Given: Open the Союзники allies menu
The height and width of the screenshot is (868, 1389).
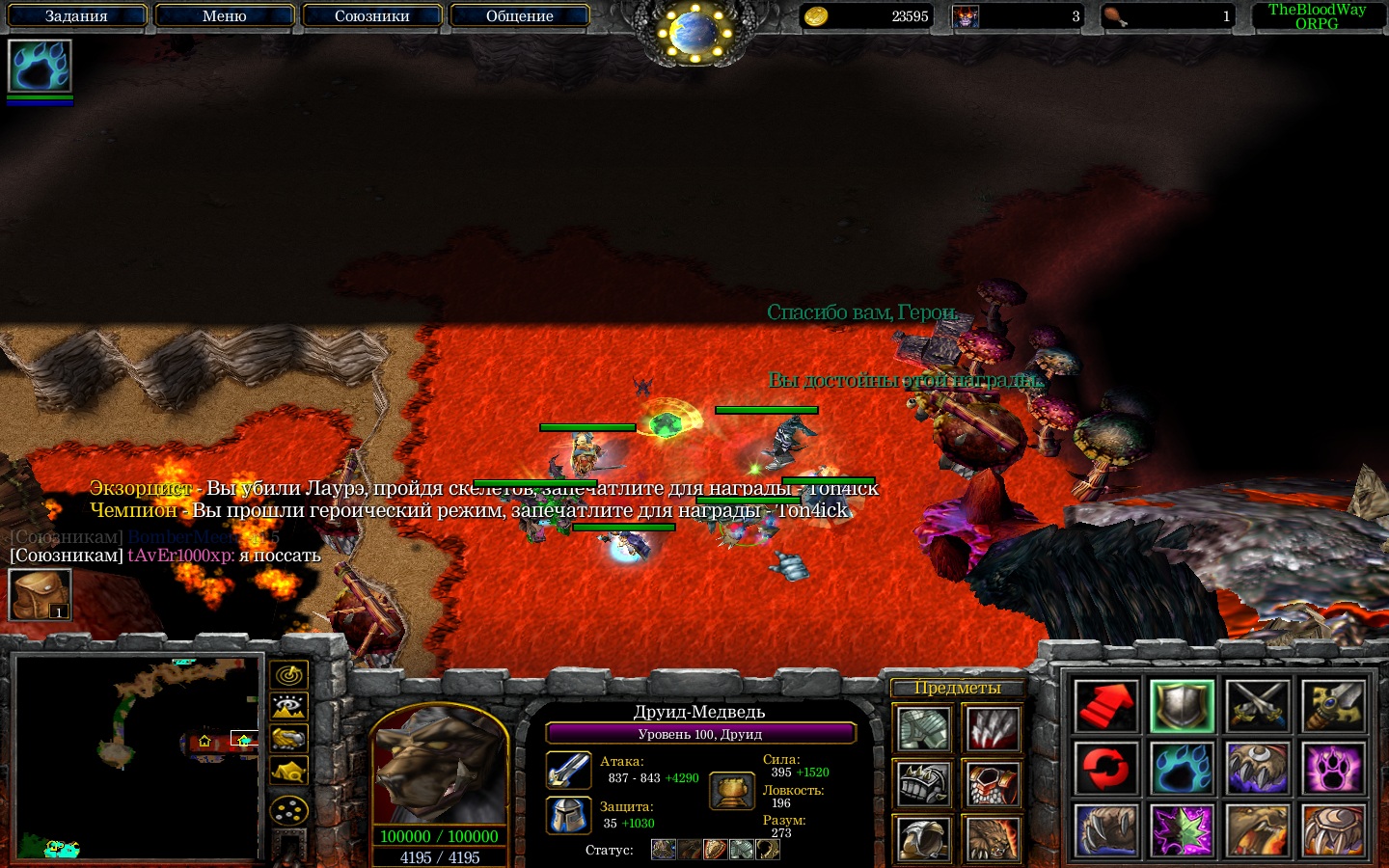Looking at the screenshot, I should click(371, 15).
